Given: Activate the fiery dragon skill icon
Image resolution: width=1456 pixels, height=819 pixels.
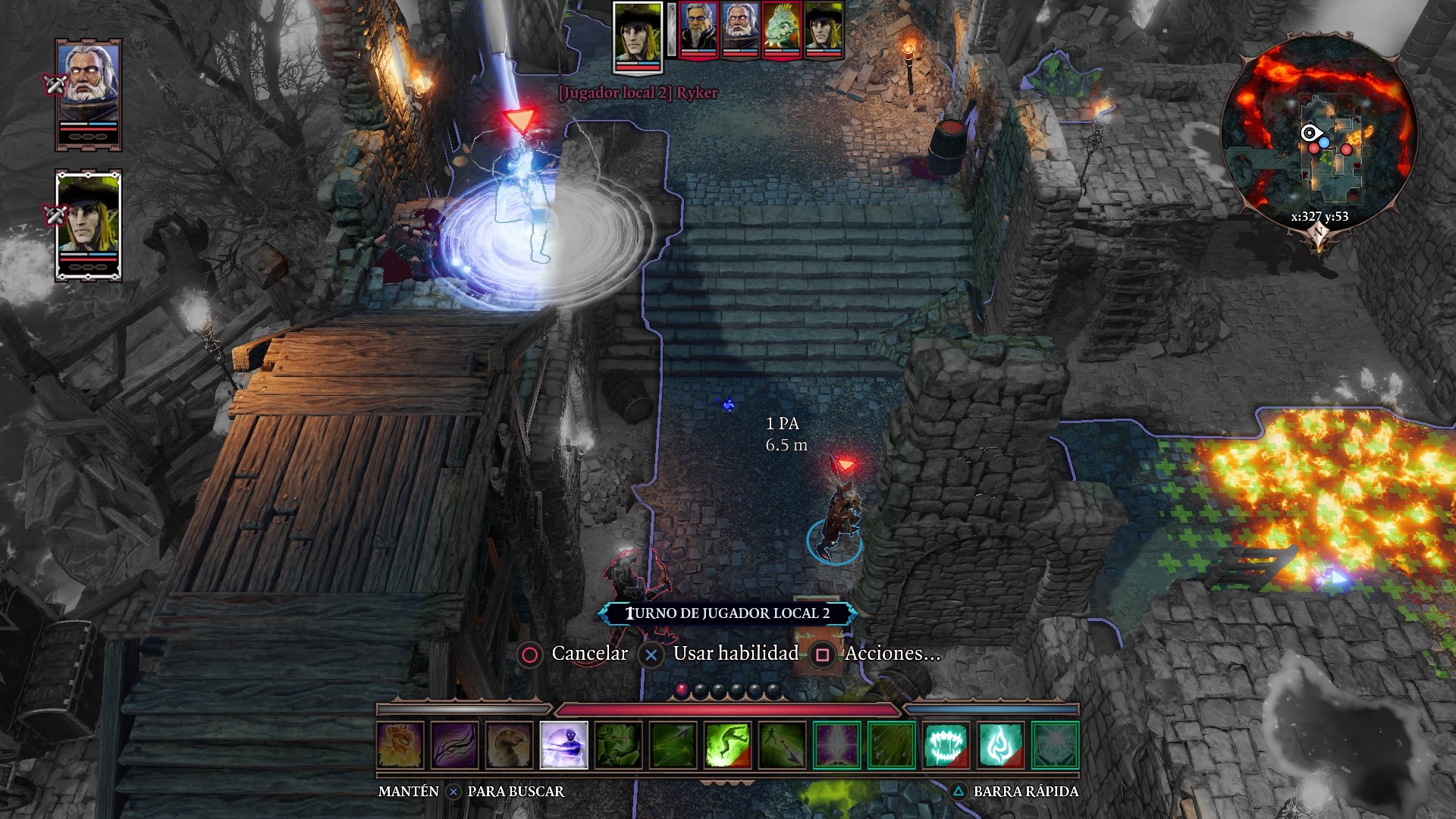Looking at the screenshot, I should pos(400,745).
